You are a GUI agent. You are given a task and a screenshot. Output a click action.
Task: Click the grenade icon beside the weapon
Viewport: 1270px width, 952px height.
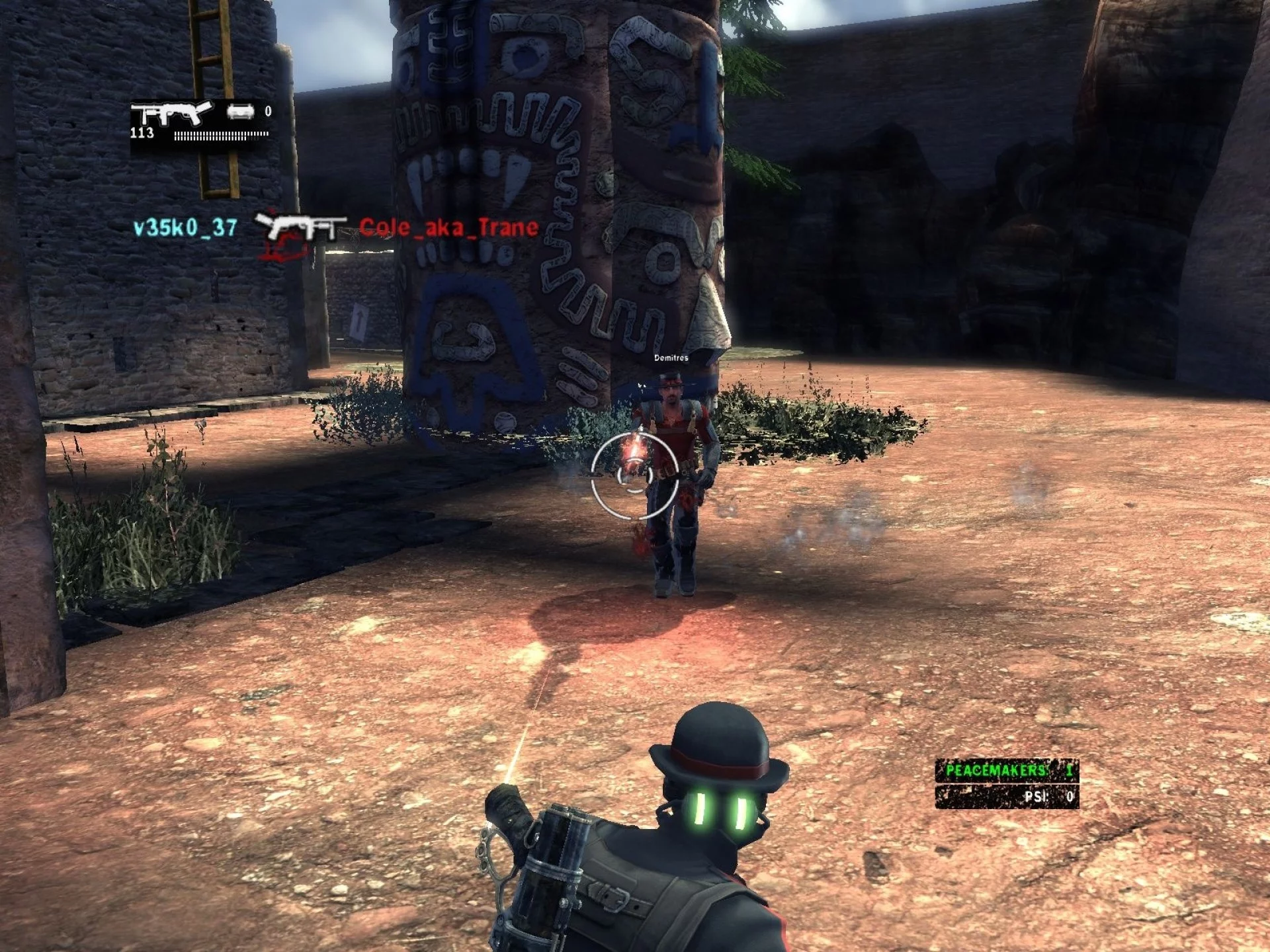click(x=240, y=112)
